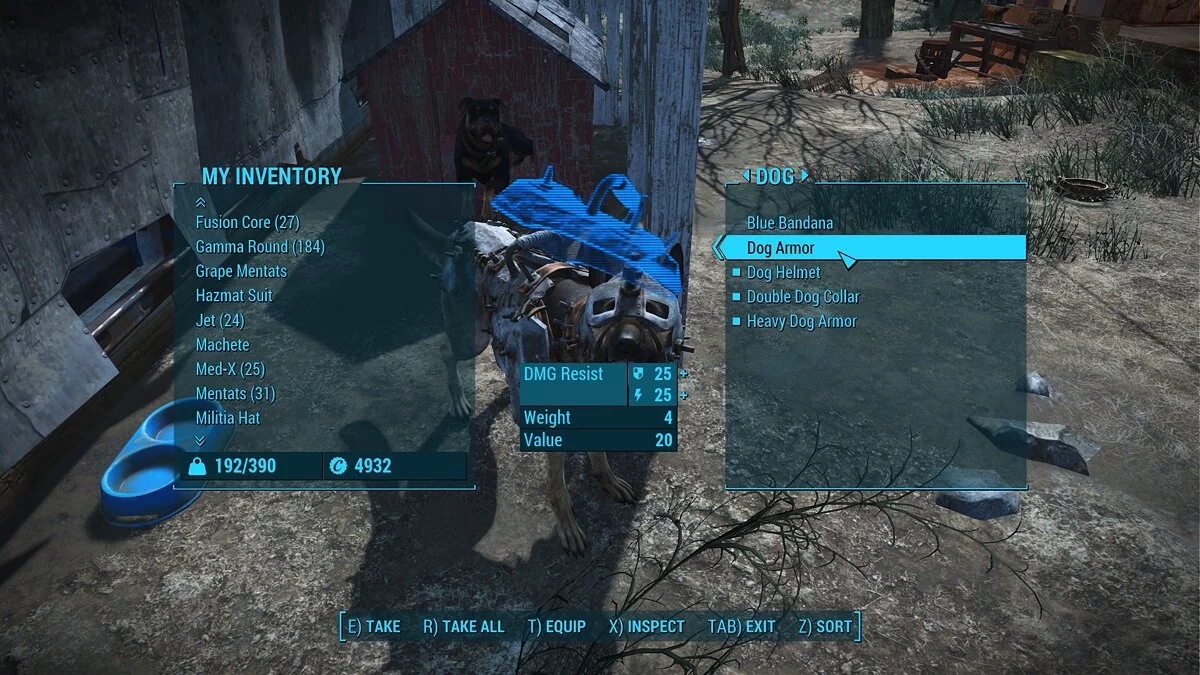Click the highlighted Dog Armor entry
The height and width of the screenshot is (675, 1200).
[x=781, y=248]
